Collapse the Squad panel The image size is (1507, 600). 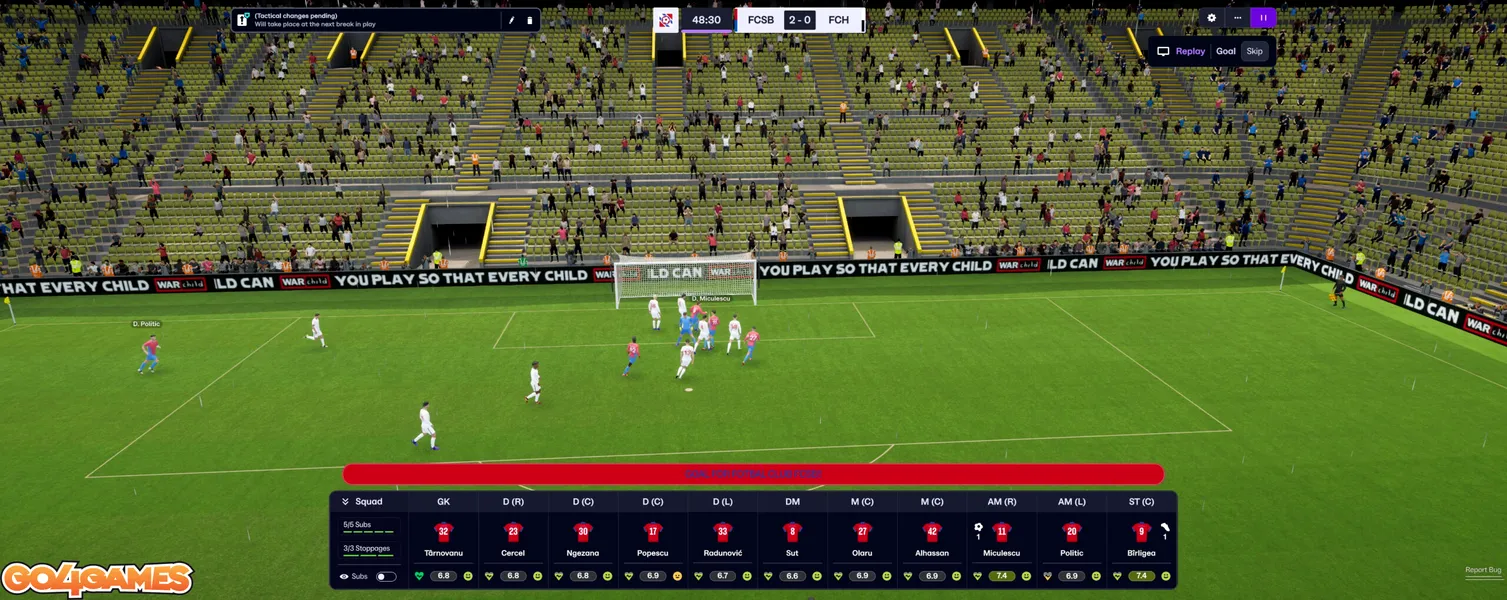click(x=345, y=502)
